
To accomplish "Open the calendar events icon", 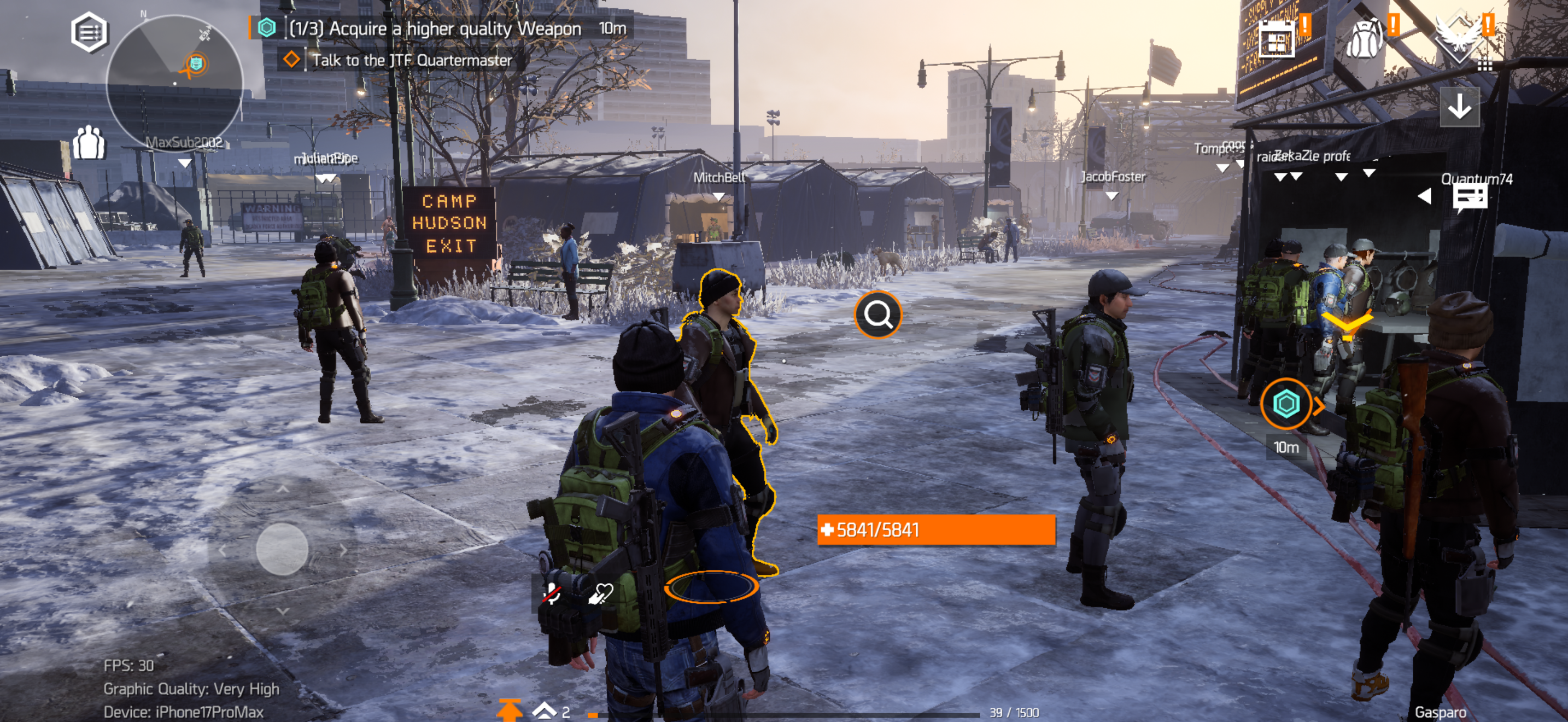I will (1276, 39).
